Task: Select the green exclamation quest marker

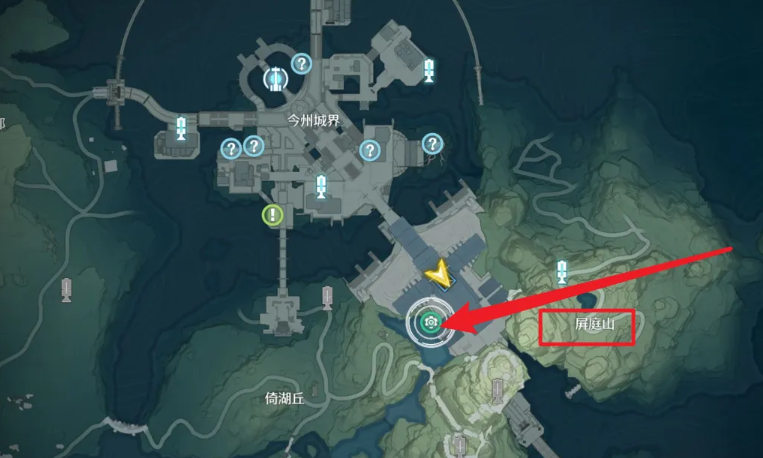Action: pyautogui.click(x=273, y=214)
